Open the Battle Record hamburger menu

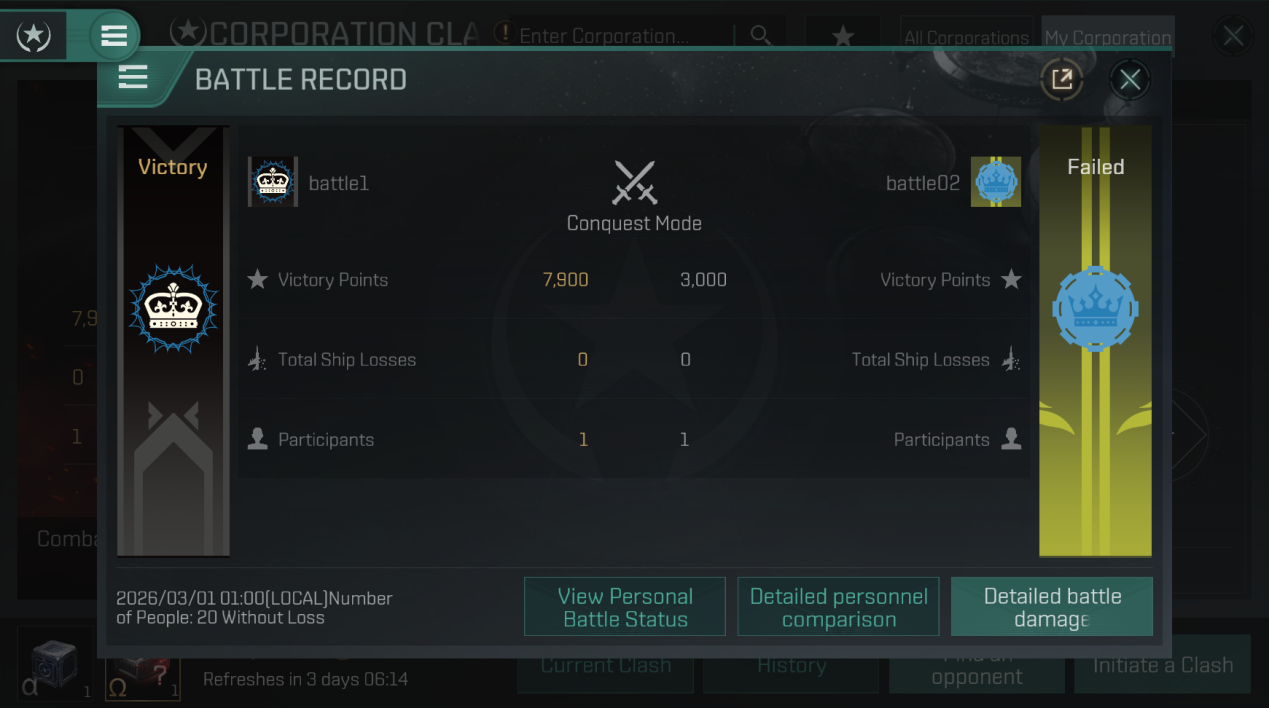pyautogui.click(x=133, y=78)
